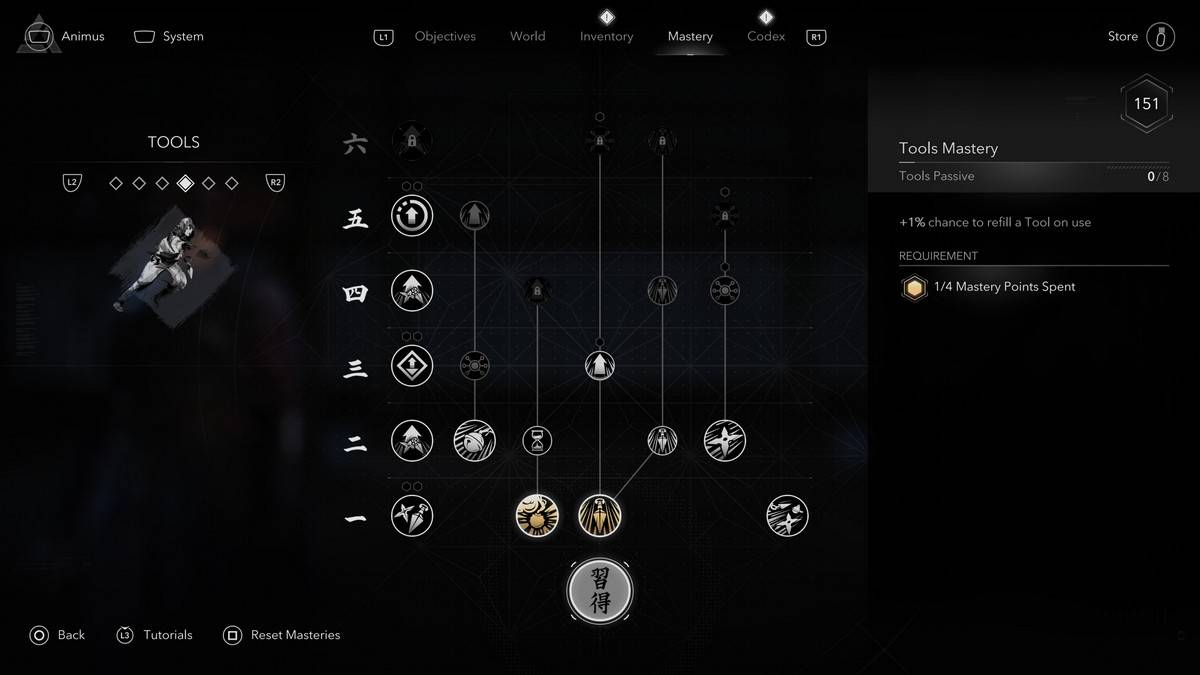The width and height of the screenshot is (1200, 675).
Task: Switch to the Objectives tab
Action: pos(445,36)
